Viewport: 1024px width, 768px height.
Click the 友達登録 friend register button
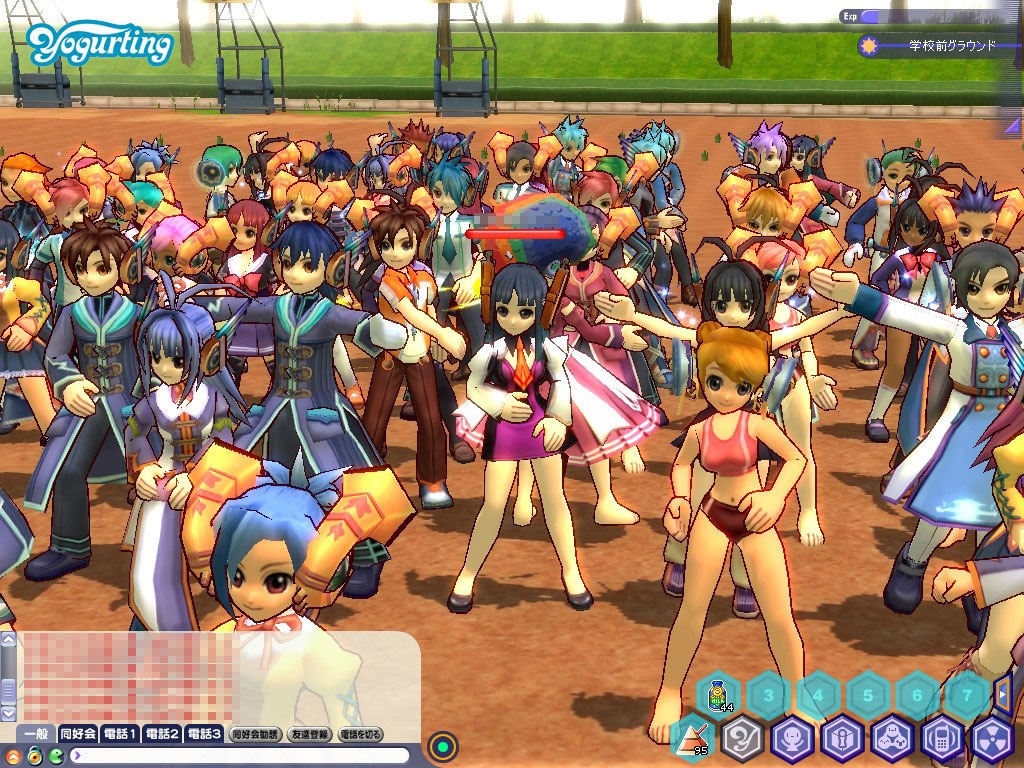pos(308,734)
